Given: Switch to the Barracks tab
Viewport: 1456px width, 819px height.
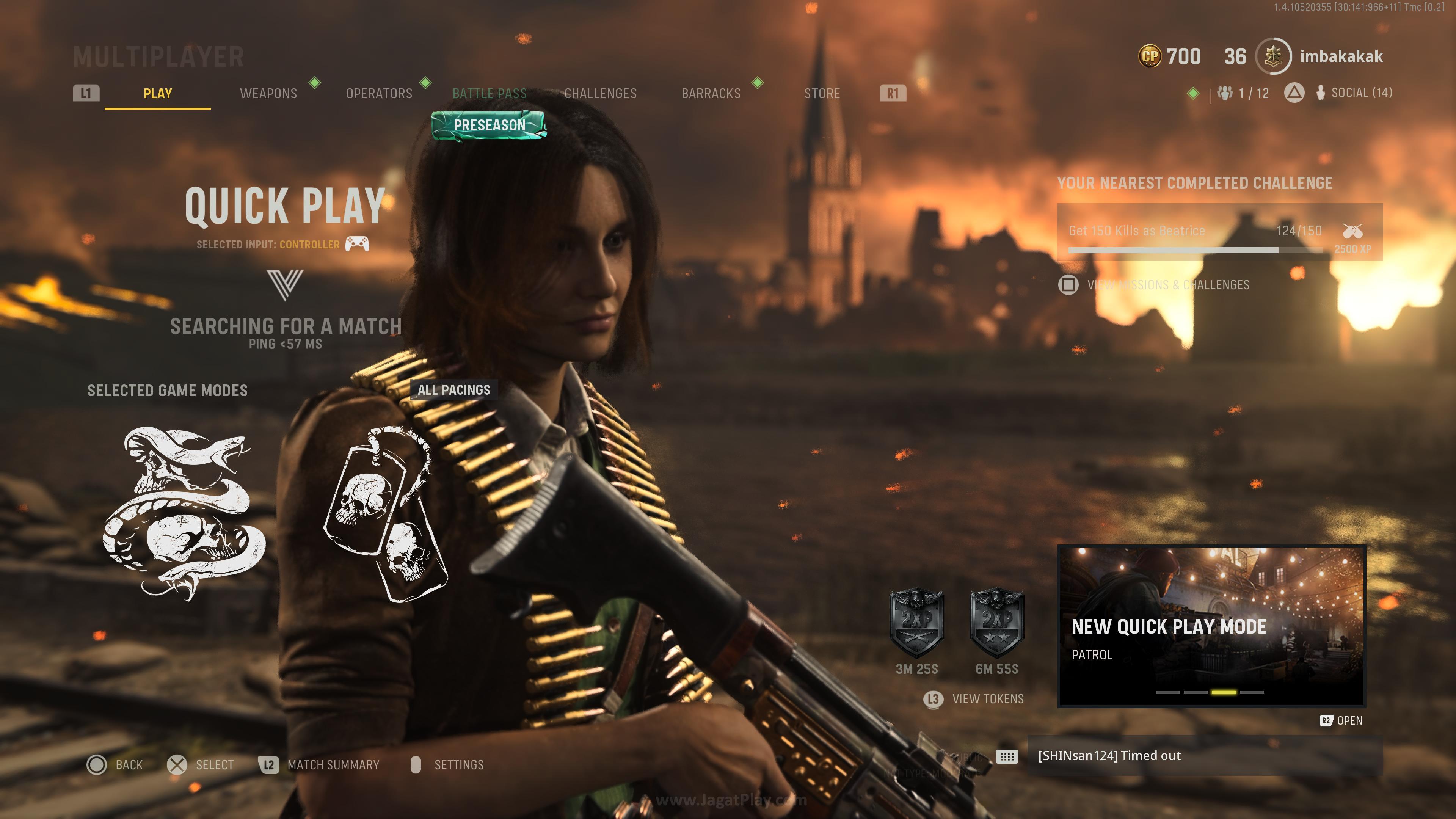Looking at the screenshot, I should 711,93.
